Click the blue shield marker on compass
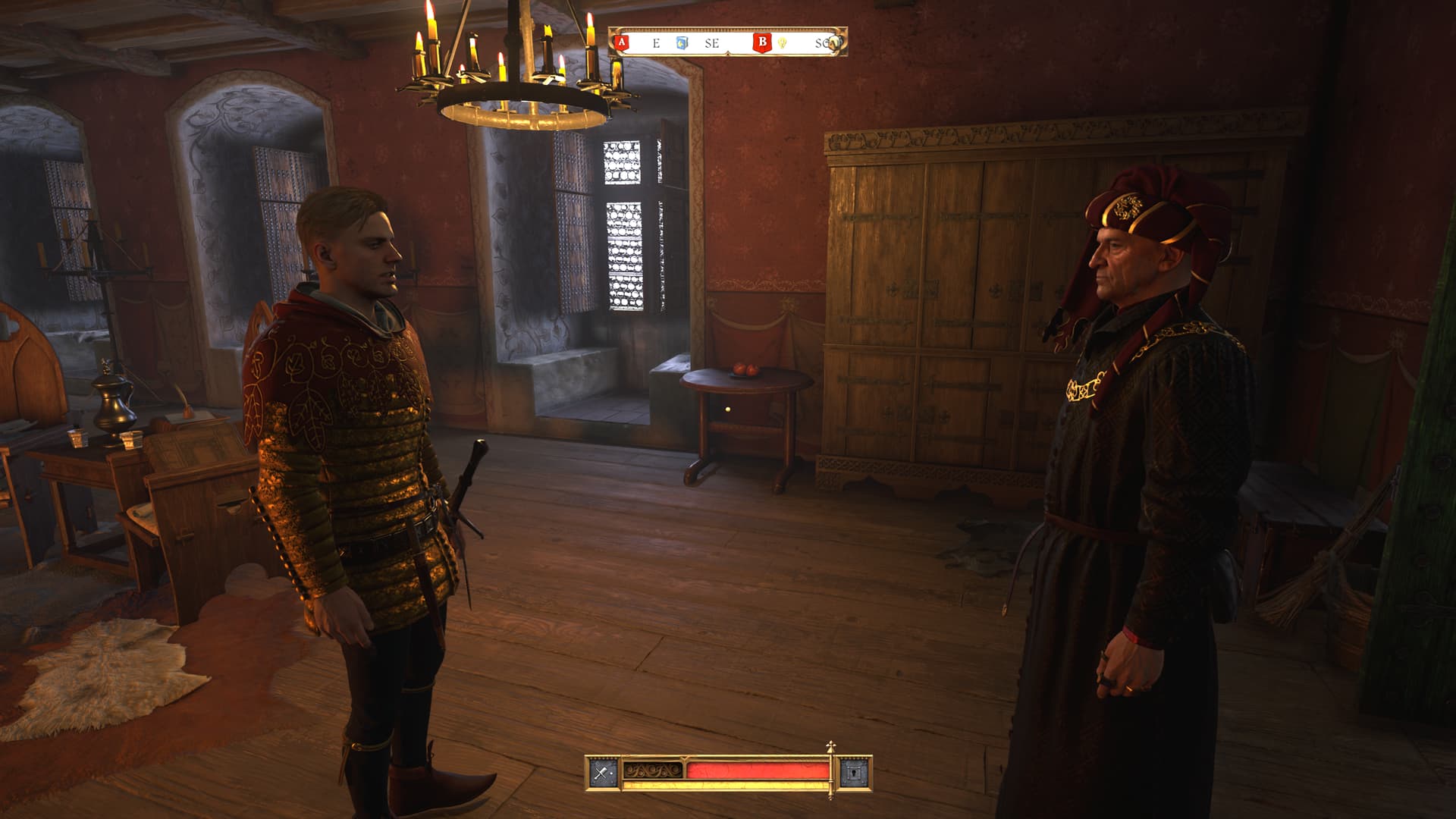This screenshot has width=1456, height=819. 682,43
